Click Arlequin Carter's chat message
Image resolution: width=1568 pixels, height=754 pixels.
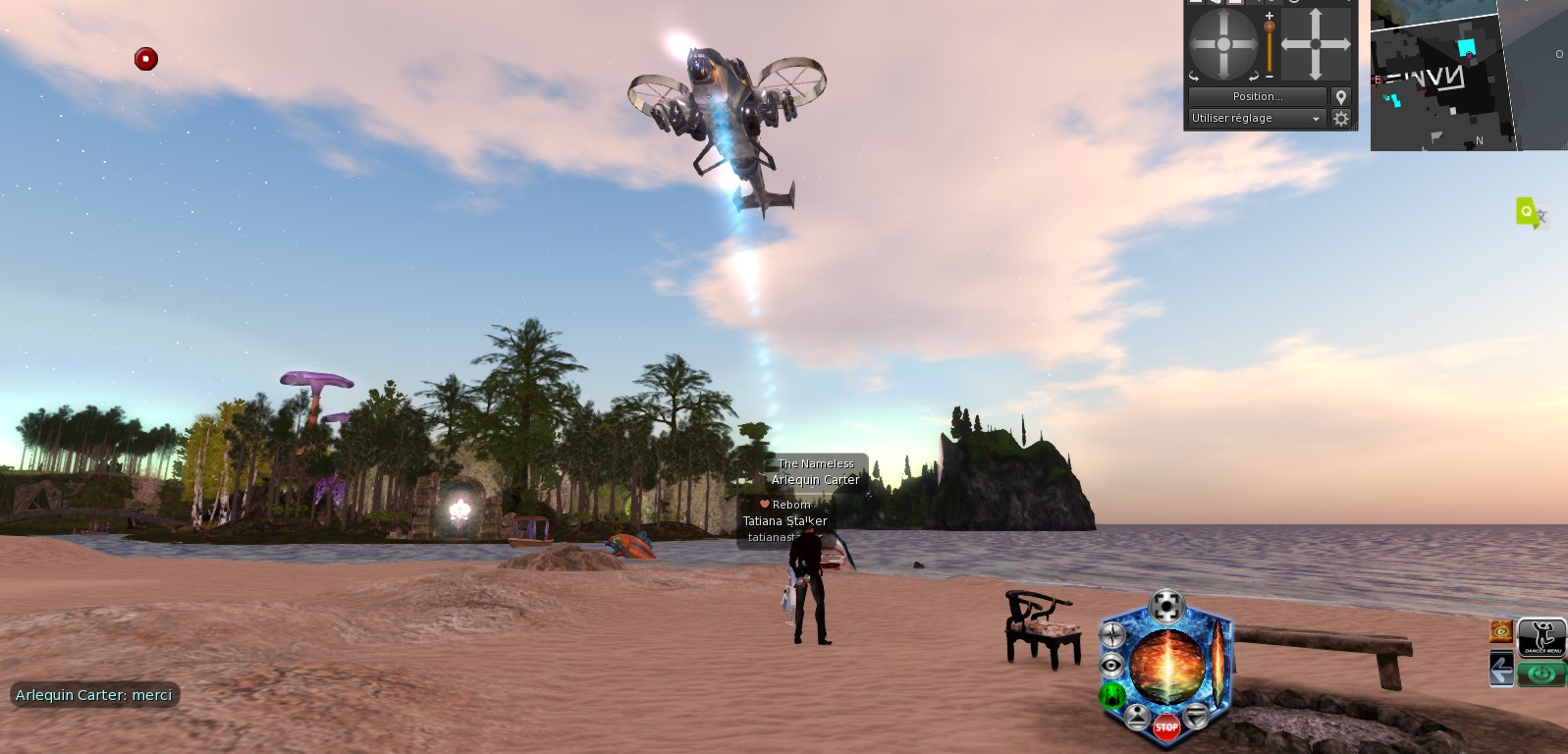94,695
